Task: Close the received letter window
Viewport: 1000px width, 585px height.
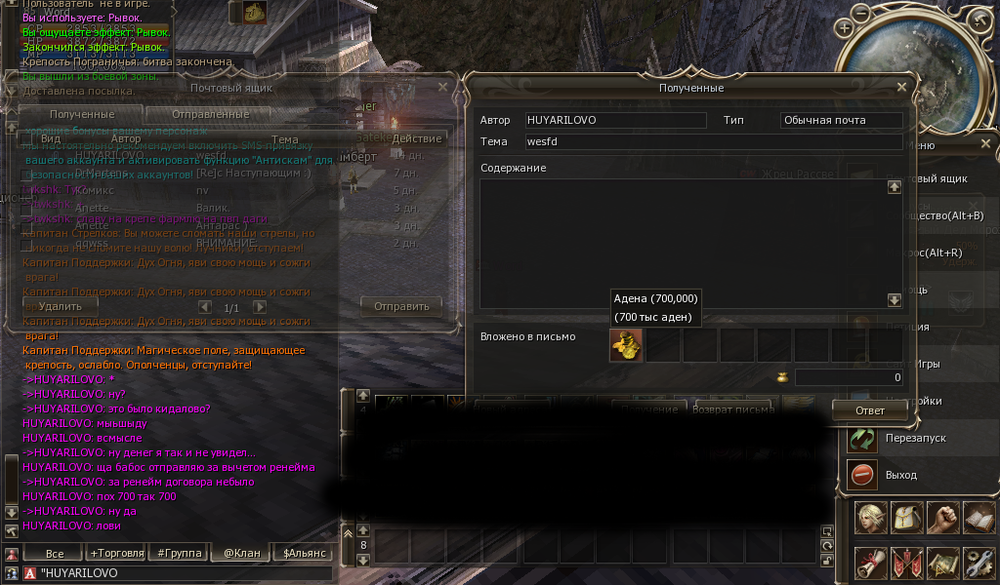Action: 901,87
